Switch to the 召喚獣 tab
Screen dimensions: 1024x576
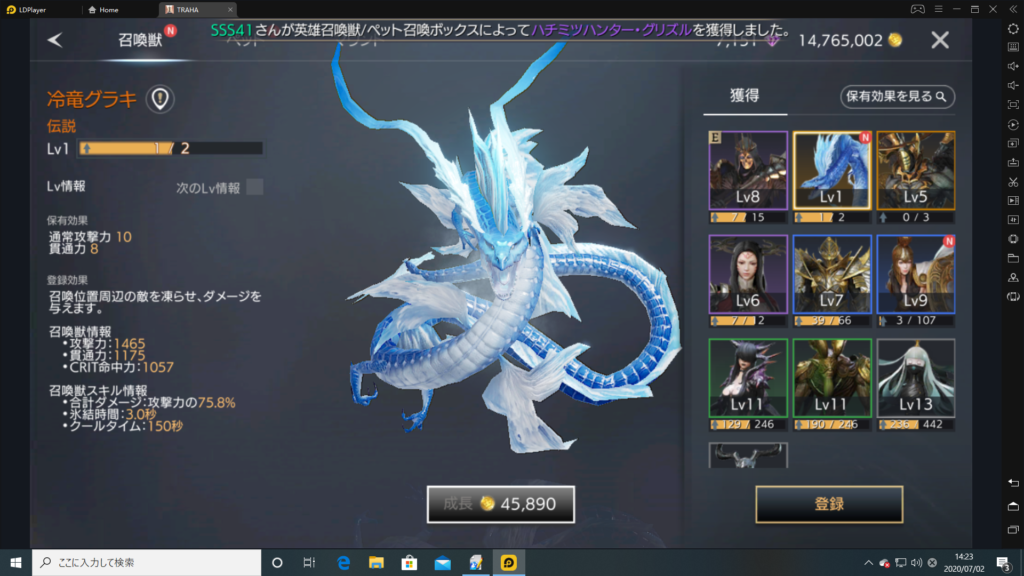(x=140, y=40)
